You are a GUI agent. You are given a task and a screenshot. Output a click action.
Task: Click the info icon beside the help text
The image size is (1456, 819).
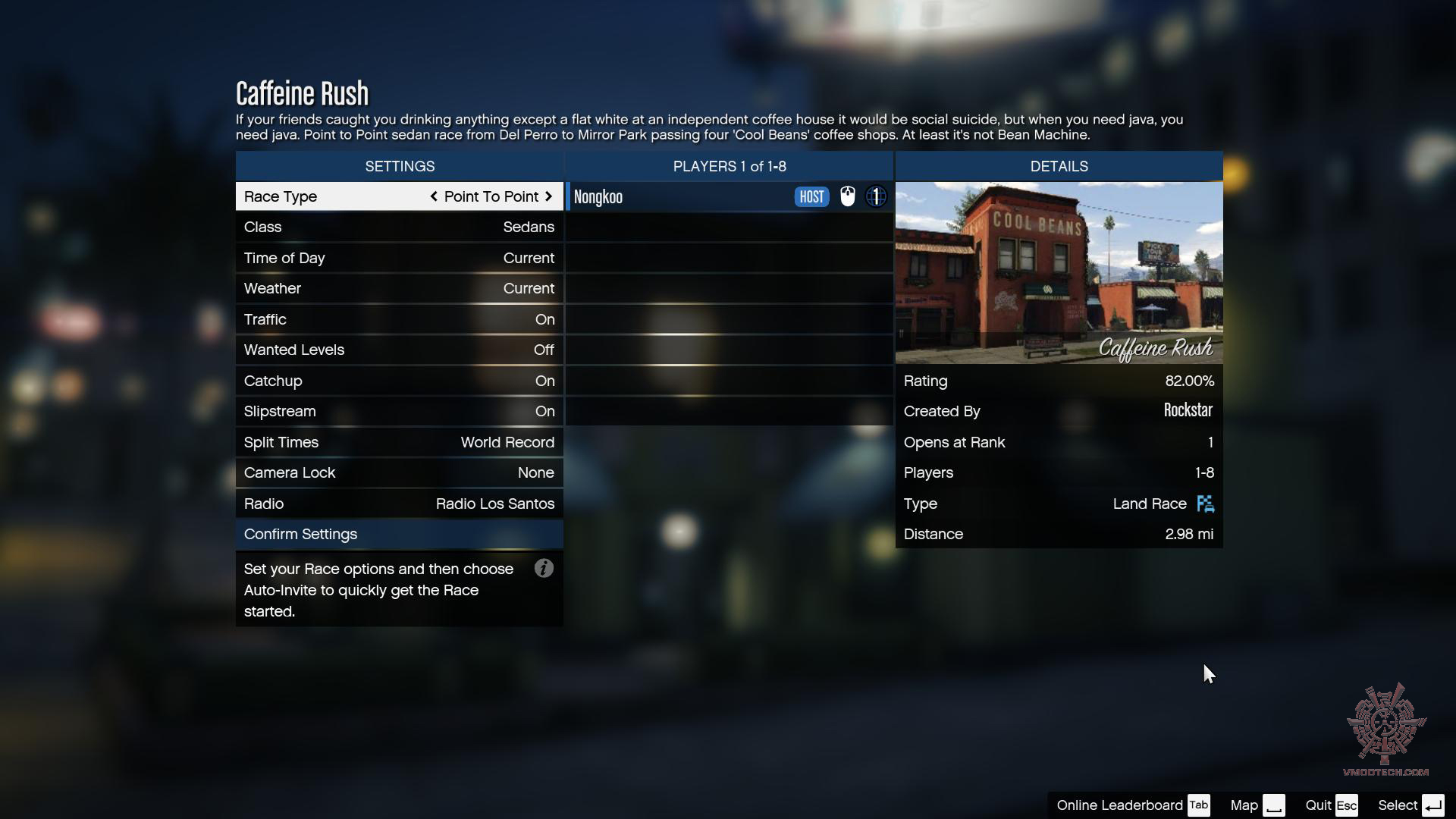pos(544,569)
